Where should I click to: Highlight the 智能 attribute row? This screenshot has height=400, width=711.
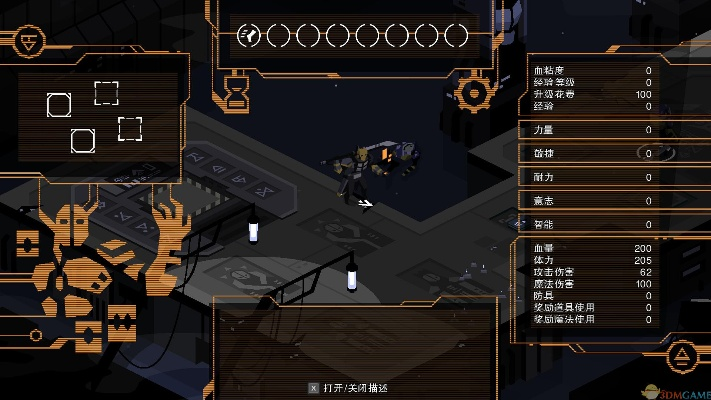pos(592,225)
